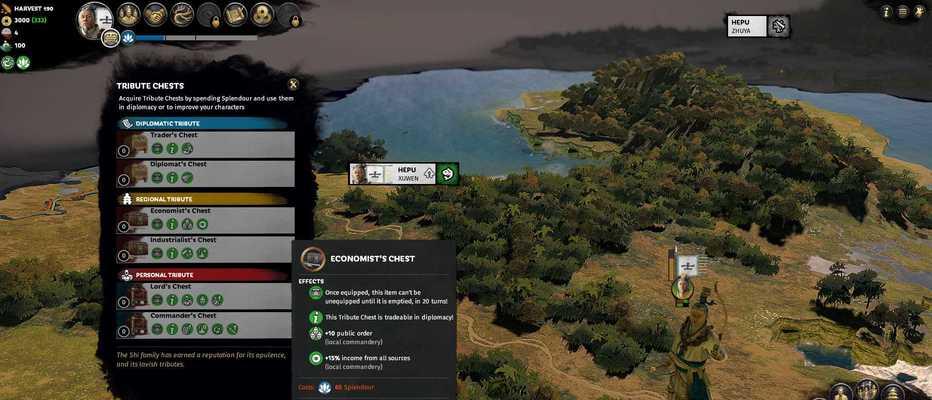Select the Trader's Chest row

206,144
